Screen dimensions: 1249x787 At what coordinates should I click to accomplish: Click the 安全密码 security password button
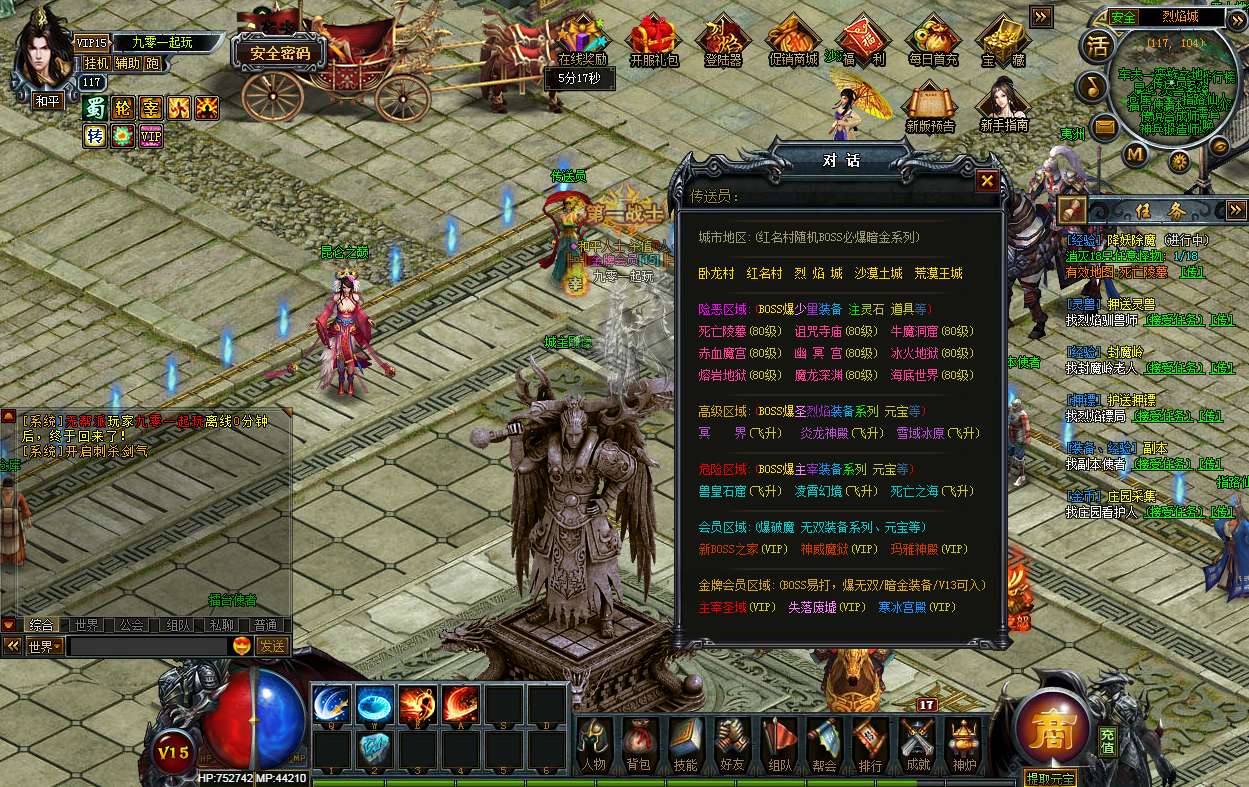279,53
